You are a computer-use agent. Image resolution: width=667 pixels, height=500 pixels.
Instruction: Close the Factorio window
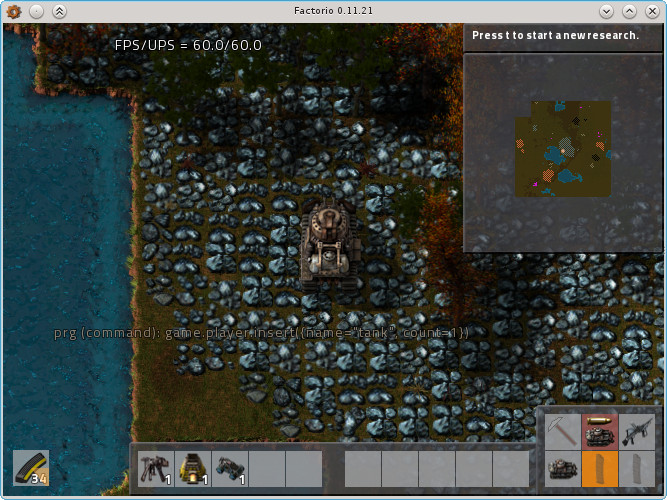point(652,11)
